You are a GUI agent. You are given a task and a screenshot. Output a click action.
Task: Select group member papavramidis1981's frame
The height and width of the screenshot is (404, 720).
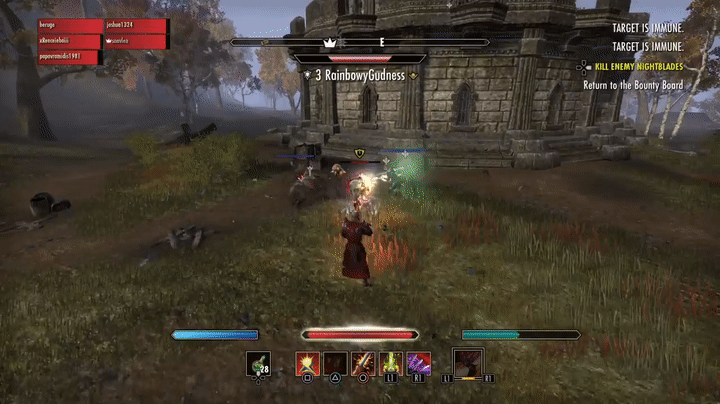coord(69,58)
